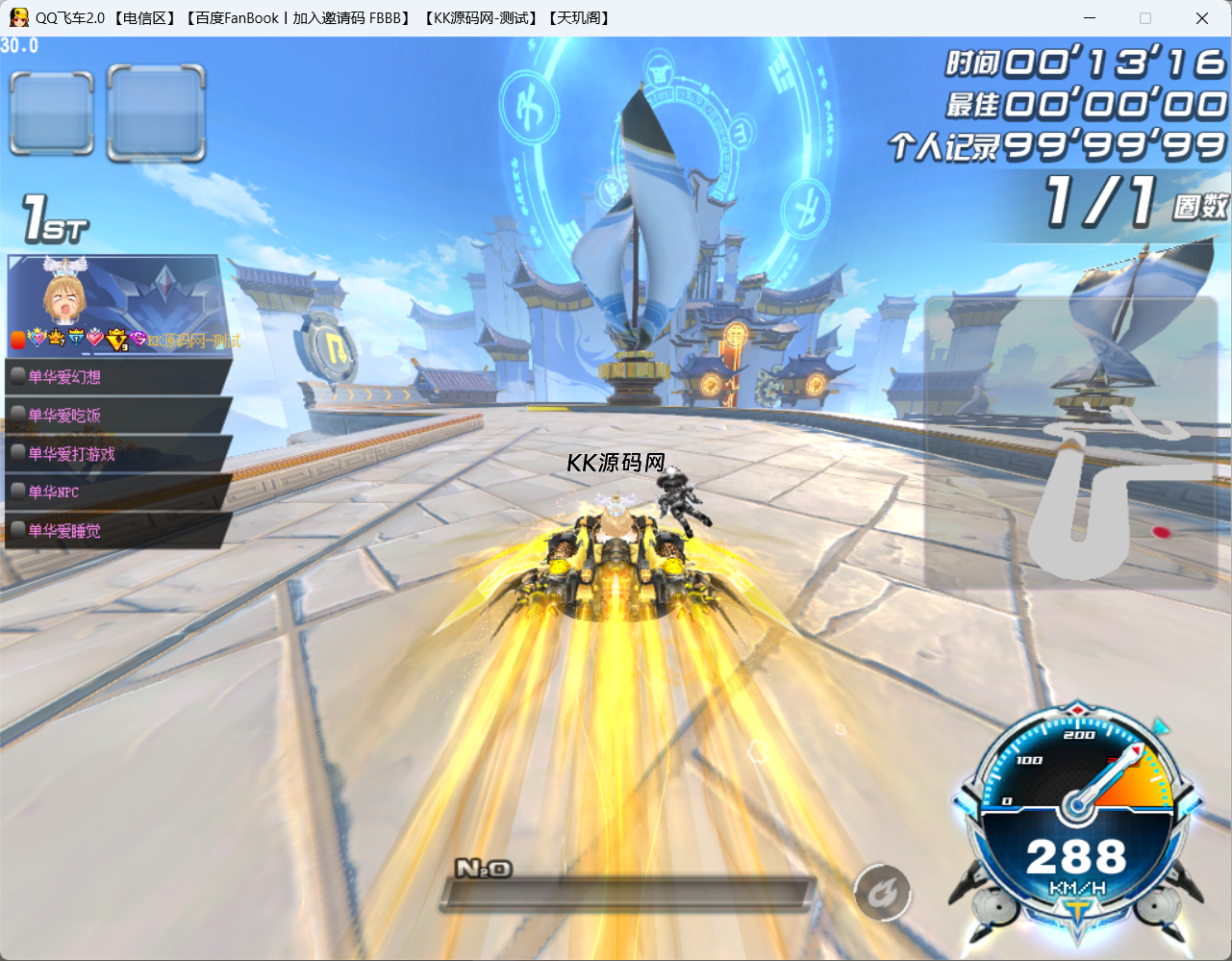The height and width of the screenshot is (961, 1232).
Task: Select player row 单华爱睡觉
Action: 115,530
